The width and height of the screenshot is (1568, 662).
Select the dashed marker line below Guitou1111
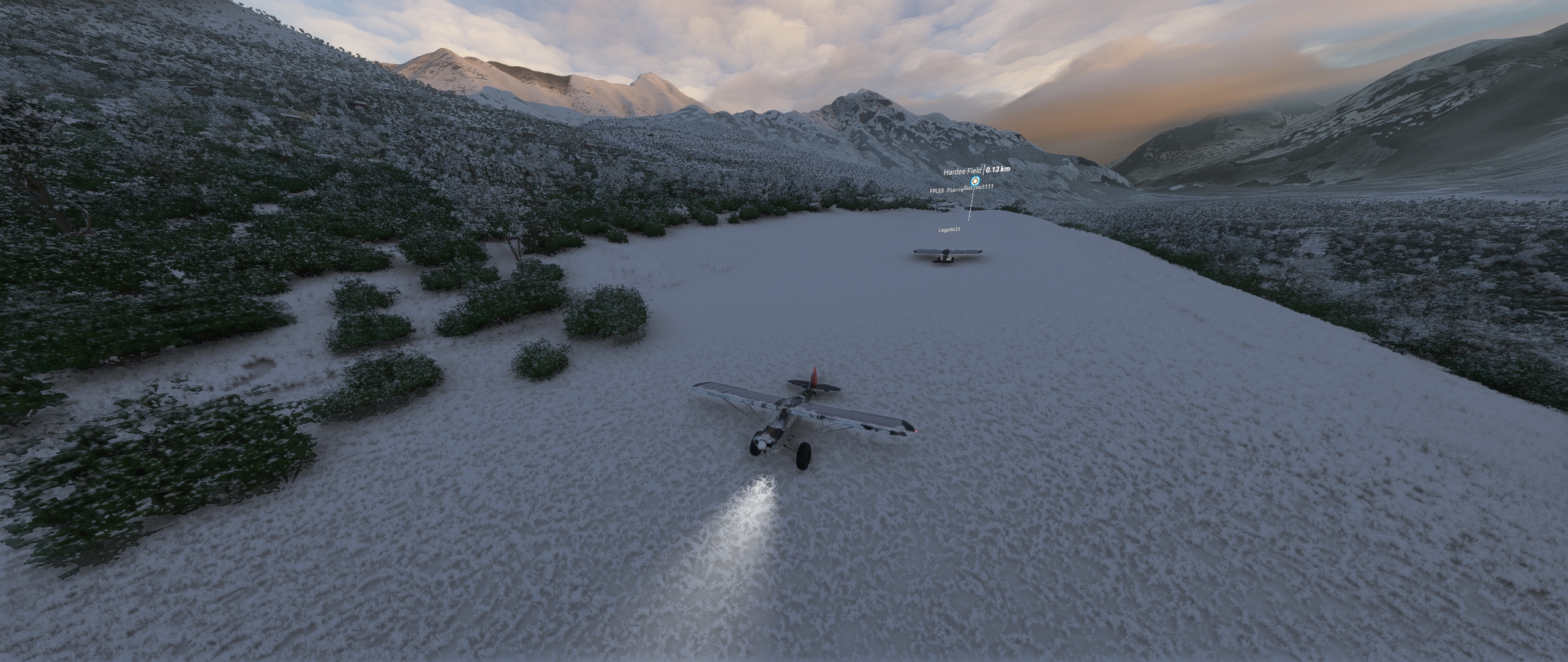tap(971, 204)
